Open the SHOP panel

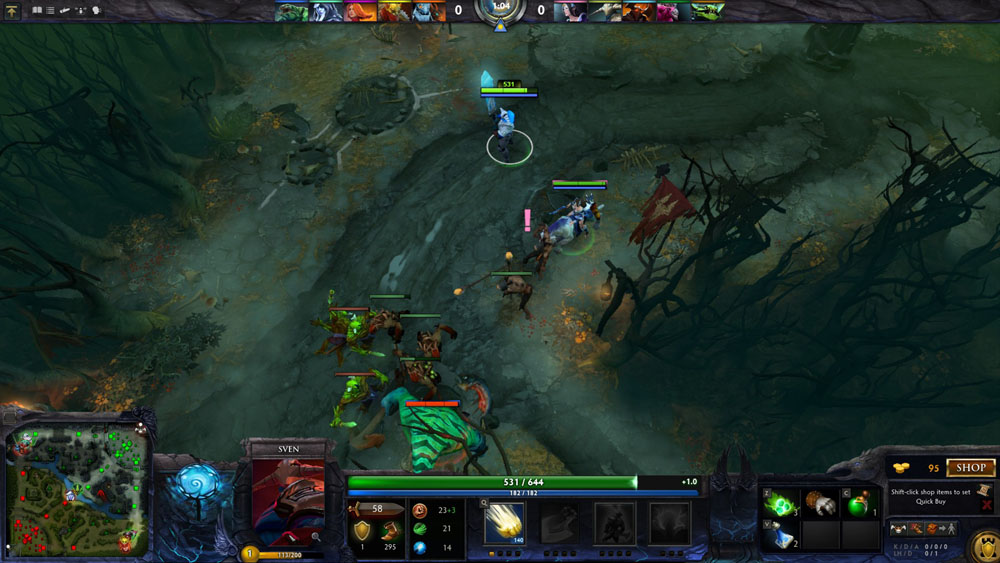(971, 468)
